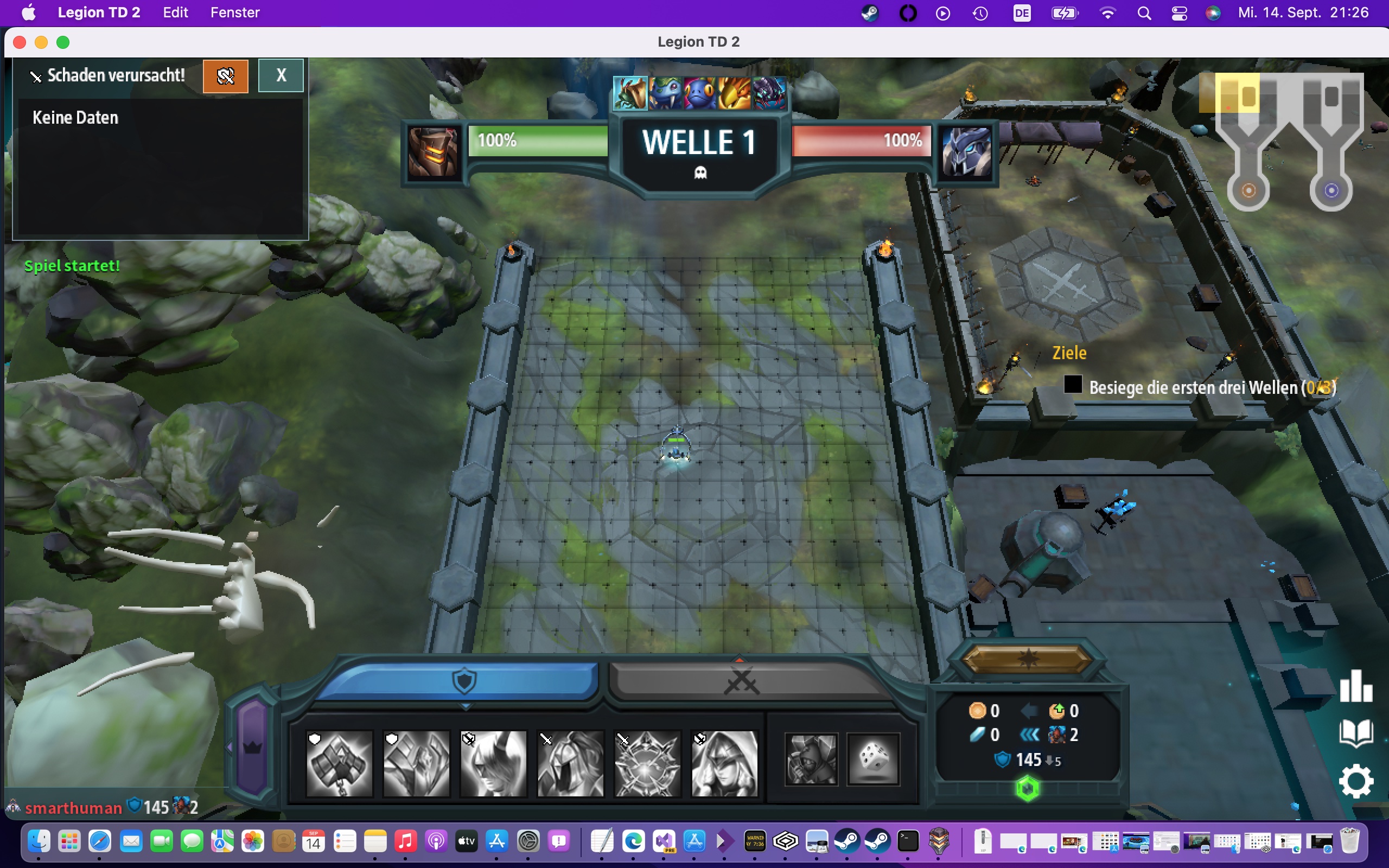Image resolution: width=1389 pixels, height=868 pixels.
Task: Click the gold coin counter icon
Action: [979, 711]
